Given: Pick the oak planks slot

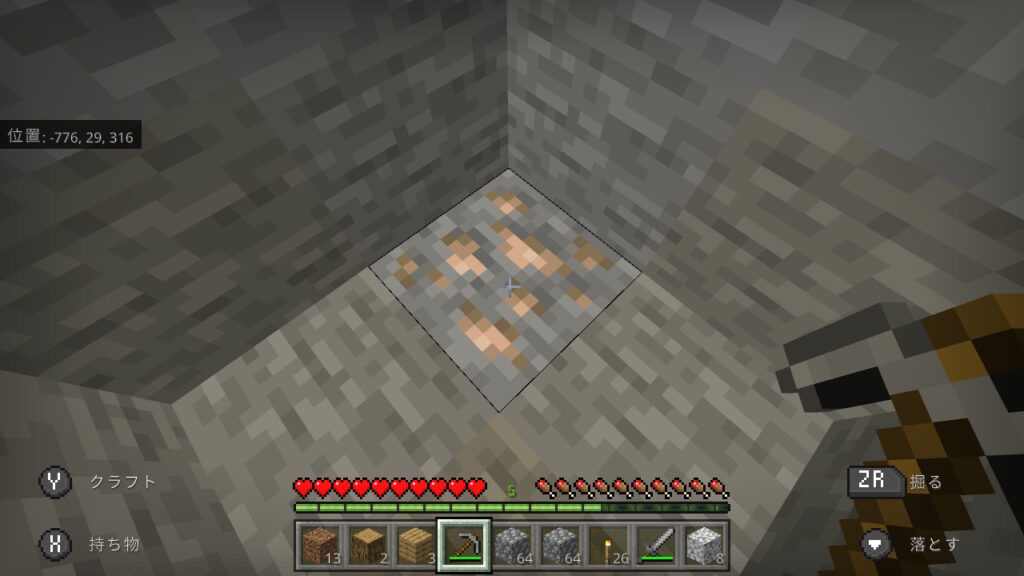Looking at the screenshot, I should click(x=415, y=545).
